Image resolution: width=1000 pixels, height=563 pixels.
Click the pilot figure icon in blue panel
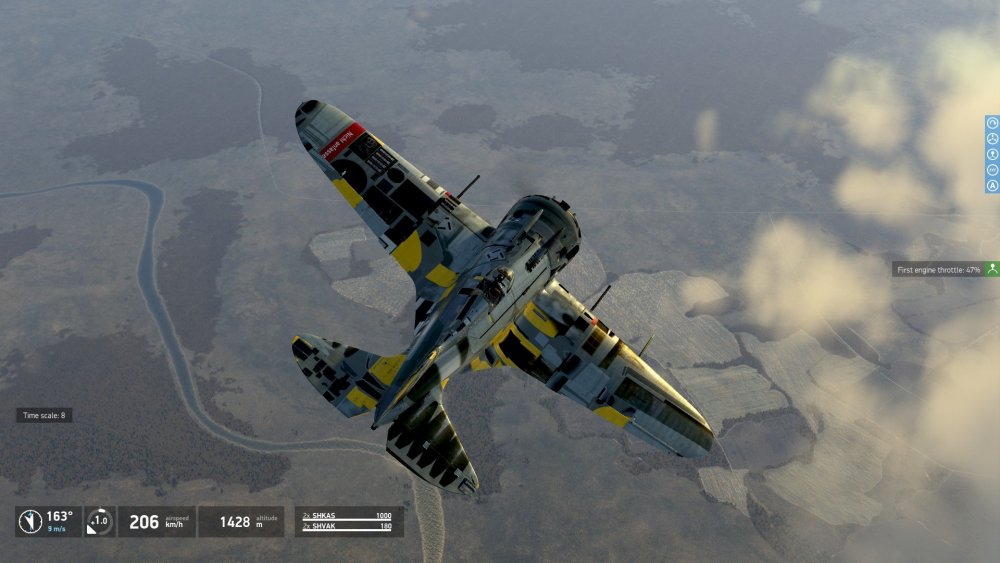tap(993, 155)
